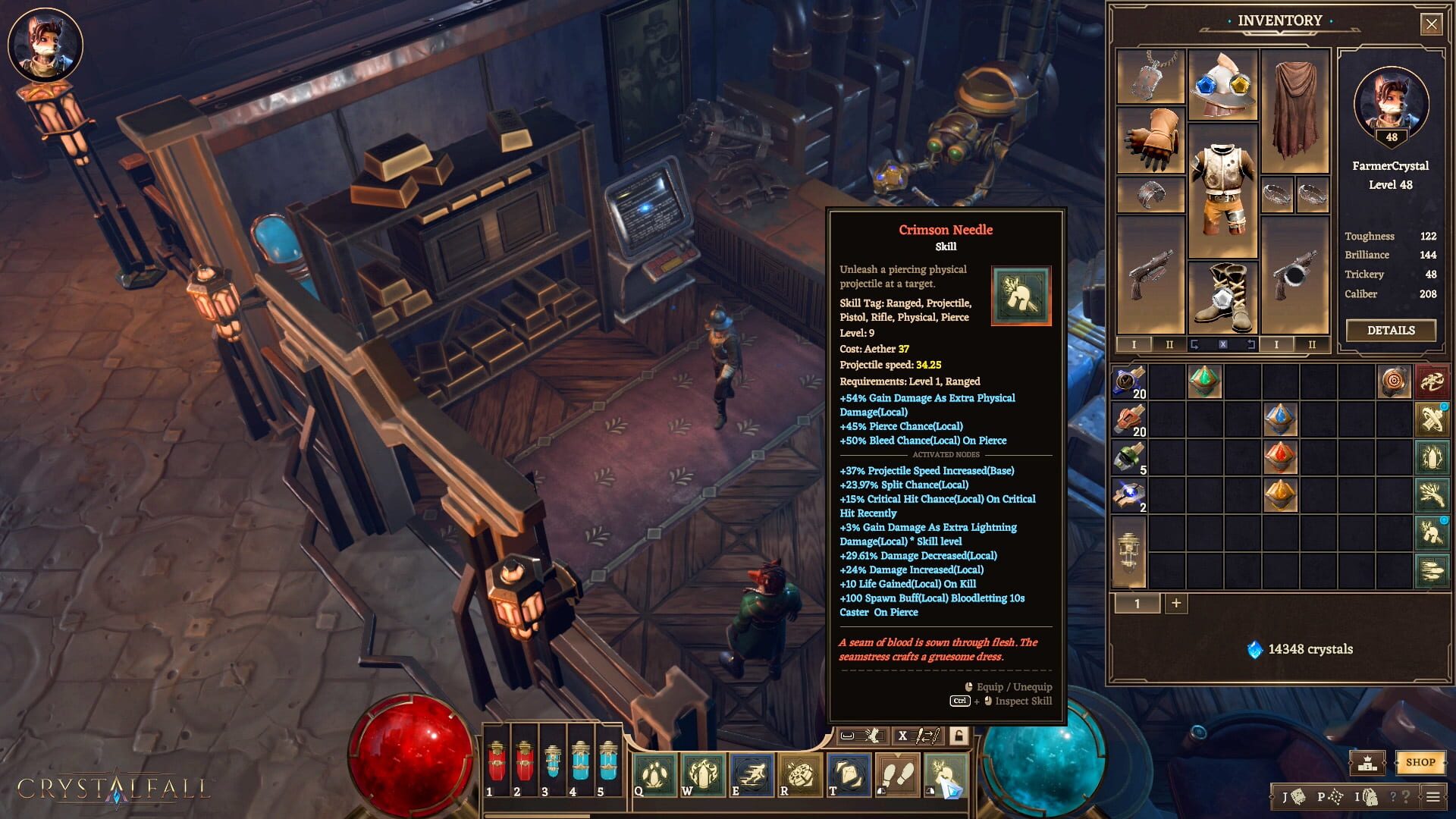Open the backpack inventory icon in the bottom bar
The height and width of the screenshot is (819, 1456).
pos(1371,796)
